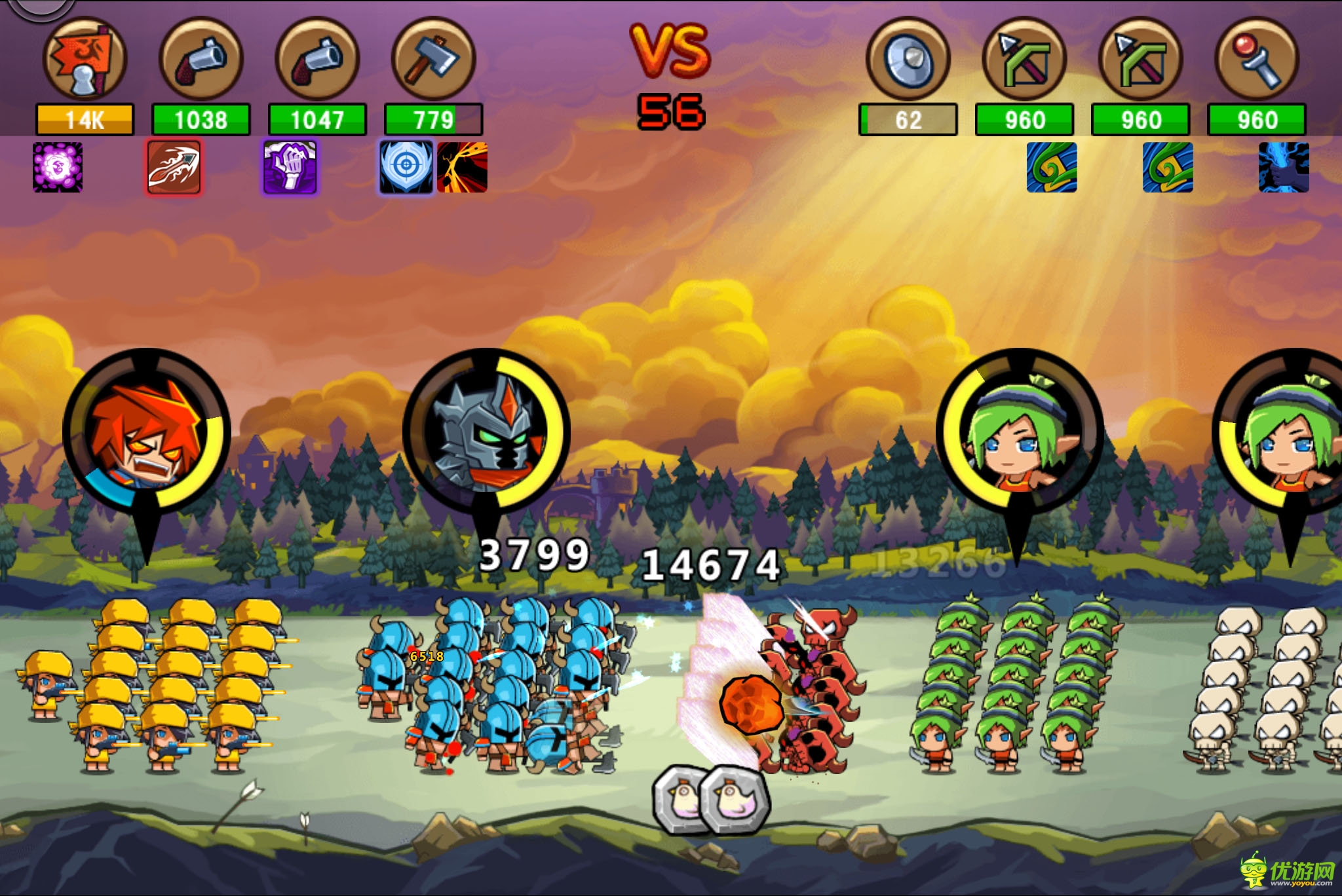The width and height of the screenshot is (1342, 896).
Task: Activate the blue crosshair target skill
Action: 406,168
